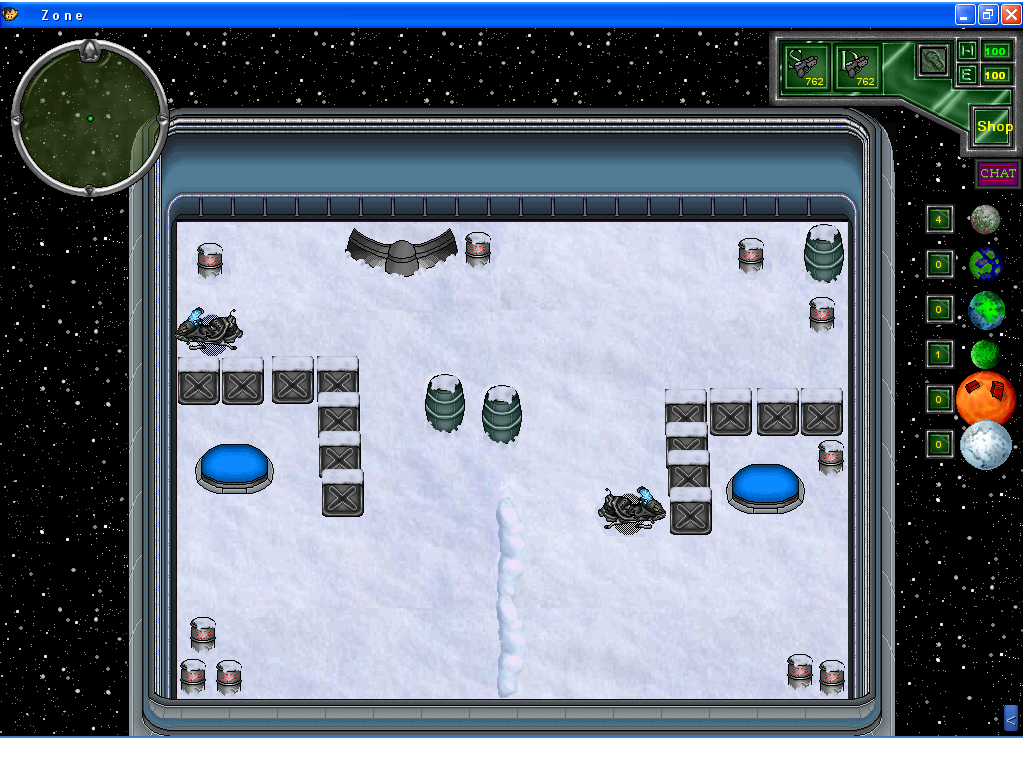
Task: Click the minimap's left arrow marker
Action: 17,118
